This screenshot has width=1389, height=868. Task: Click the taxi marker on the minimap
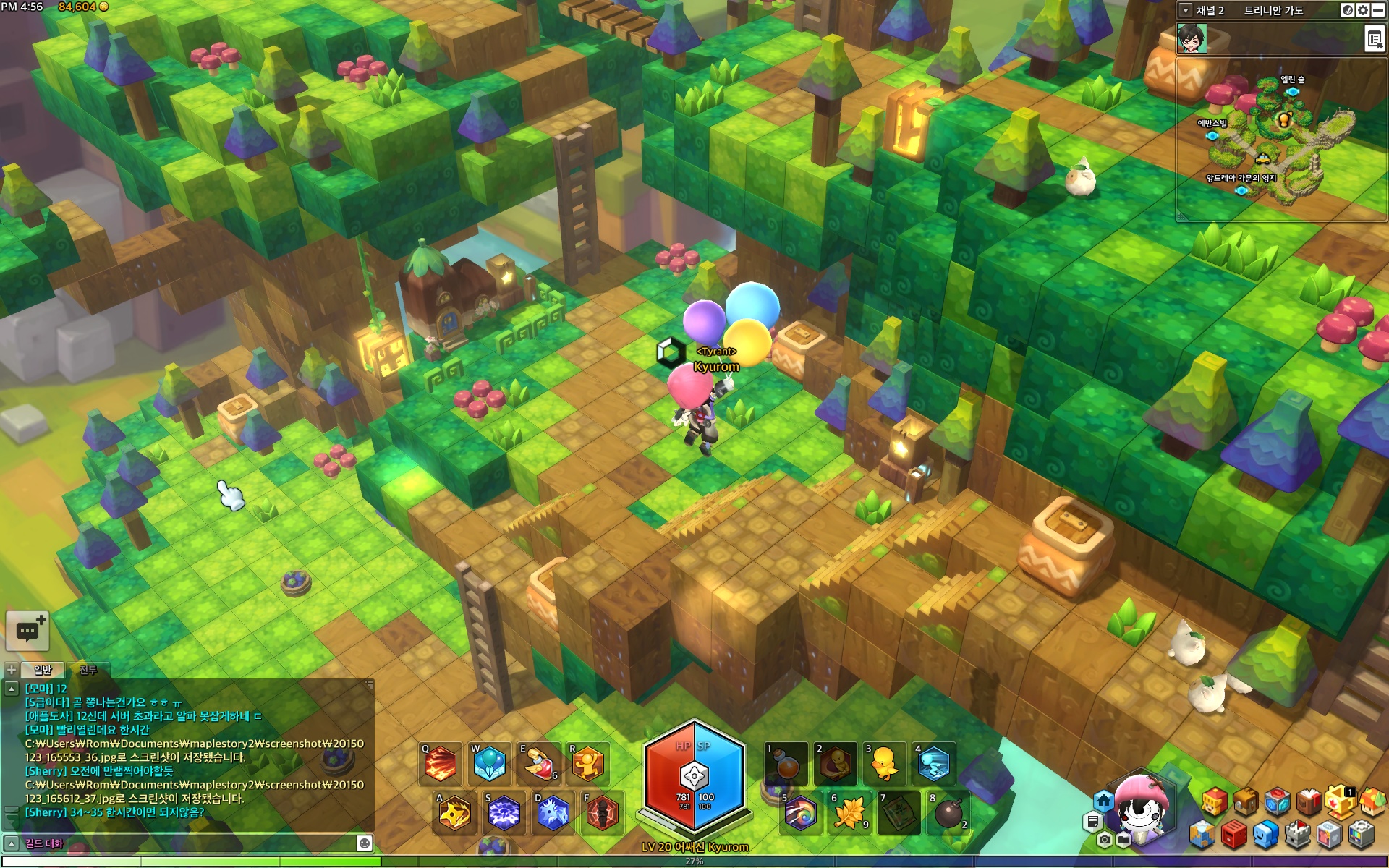point(1262,158)
